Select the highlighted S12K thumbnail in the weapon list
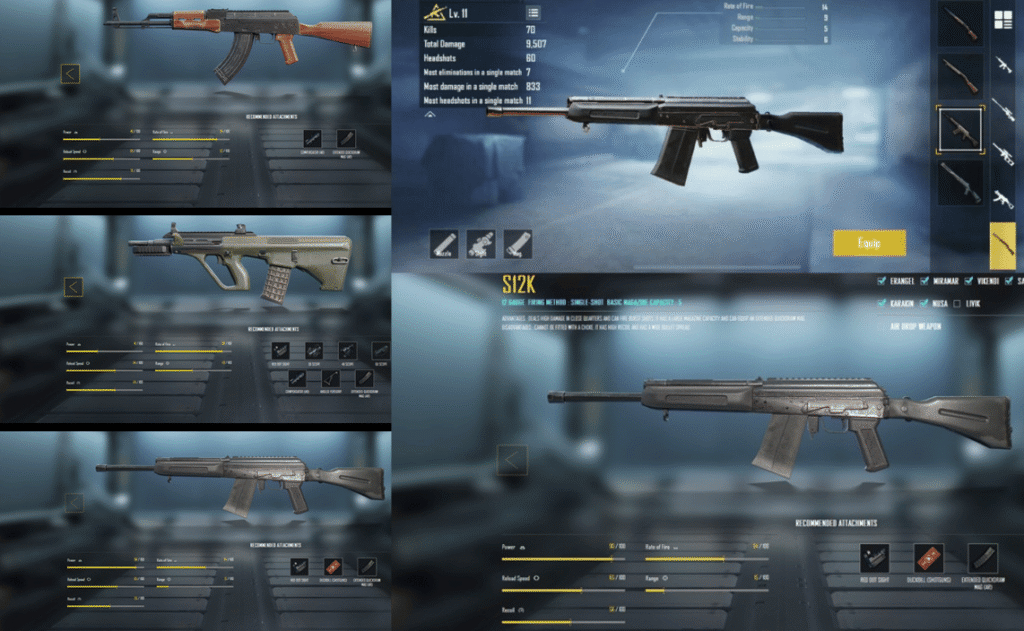Image resolution: width=1024 pixels, height=631 pixels. 959,129
